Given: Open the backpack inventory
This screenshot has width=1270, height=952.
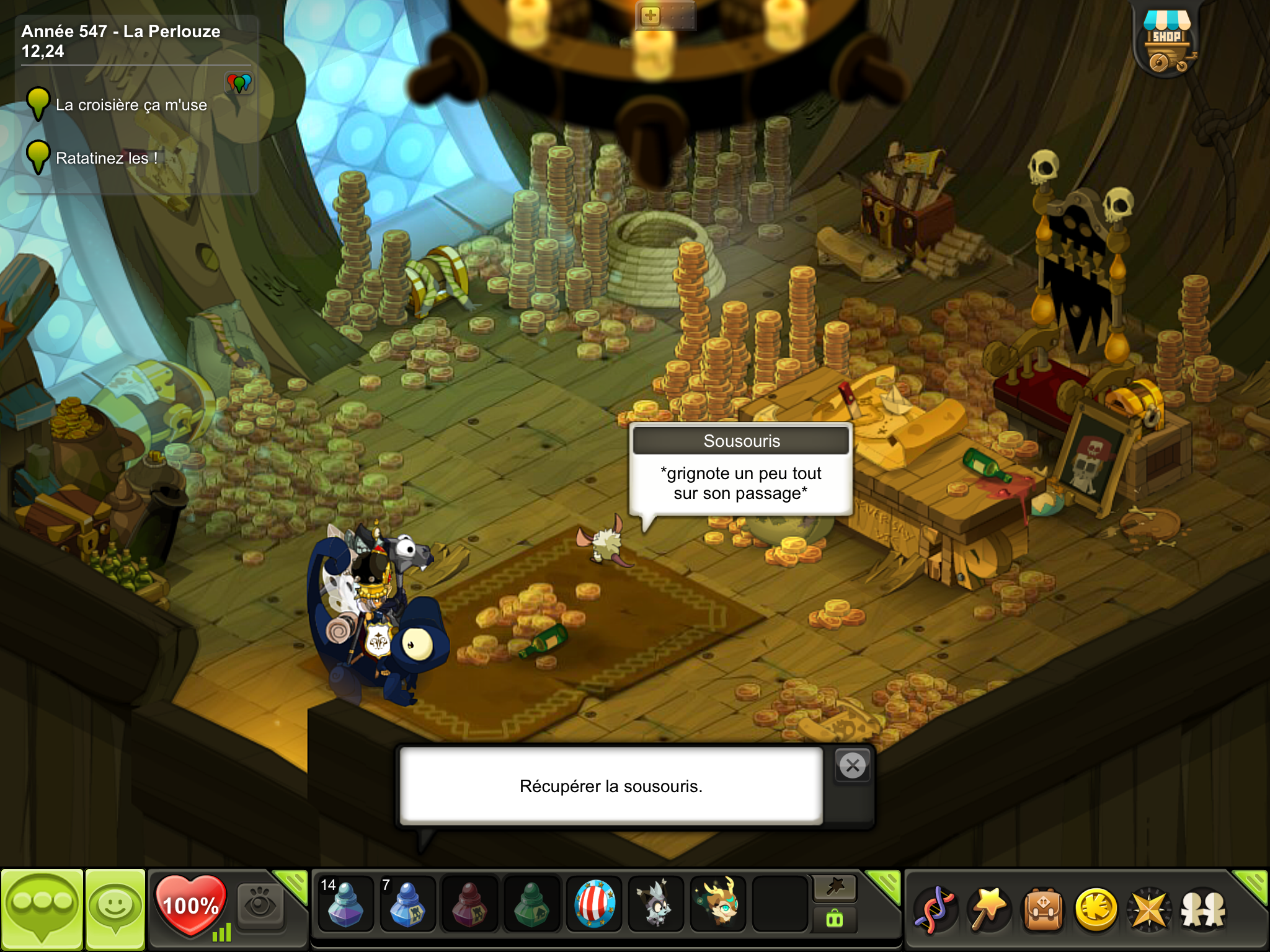Looking at the screenshot, I should pos(1043,910).
